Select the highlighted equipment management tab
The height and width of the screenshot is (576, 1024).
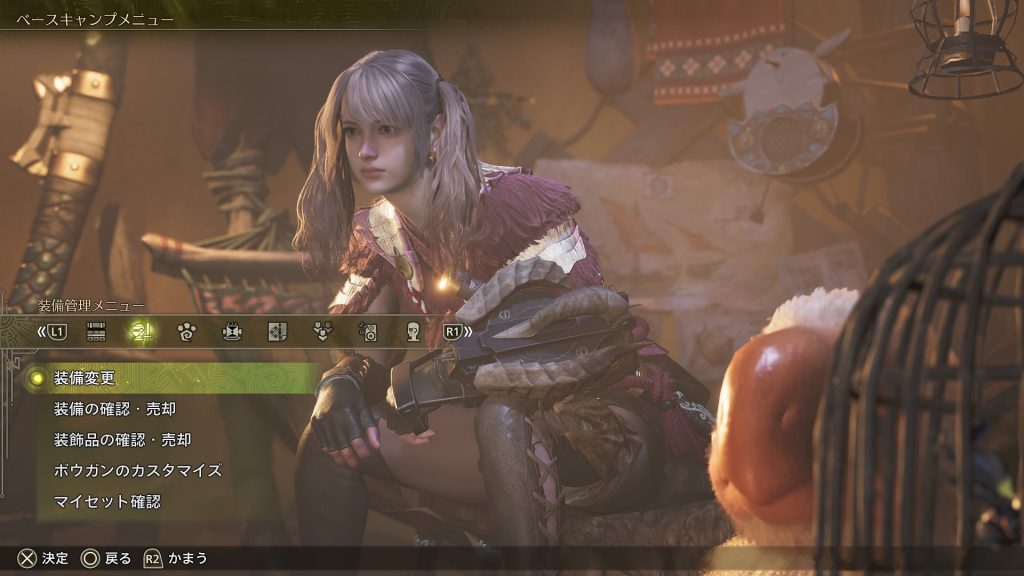tap(141, 332)
